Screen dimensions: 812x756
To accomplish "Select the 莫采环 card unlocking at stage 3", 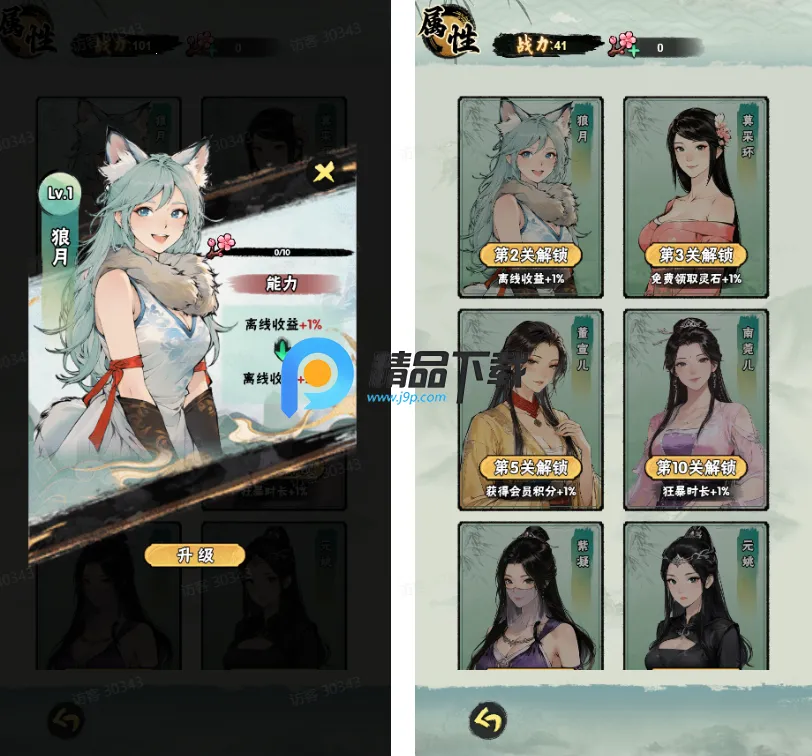I will point(695,197).
